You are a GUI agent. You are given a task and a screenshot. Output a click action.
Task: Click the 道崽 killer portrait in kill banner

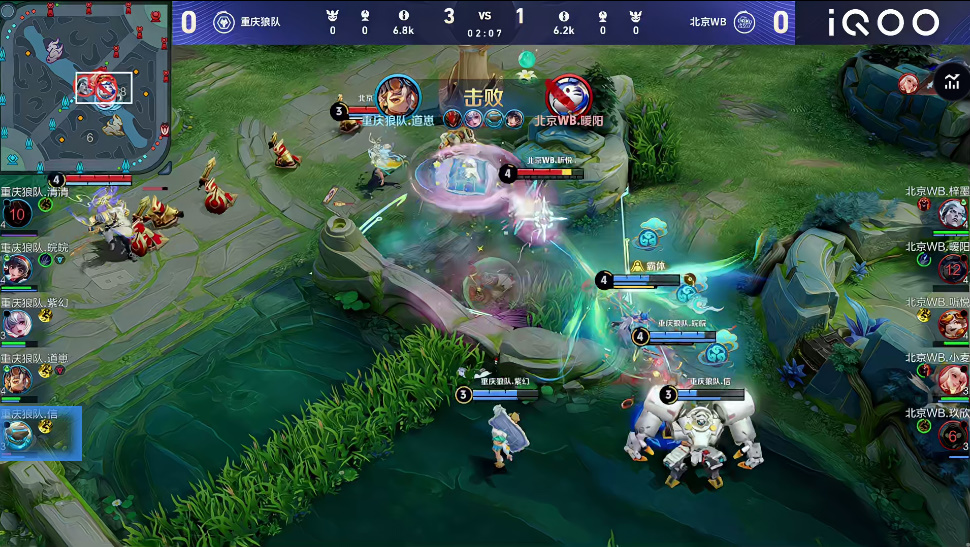(x=398, y=96)
